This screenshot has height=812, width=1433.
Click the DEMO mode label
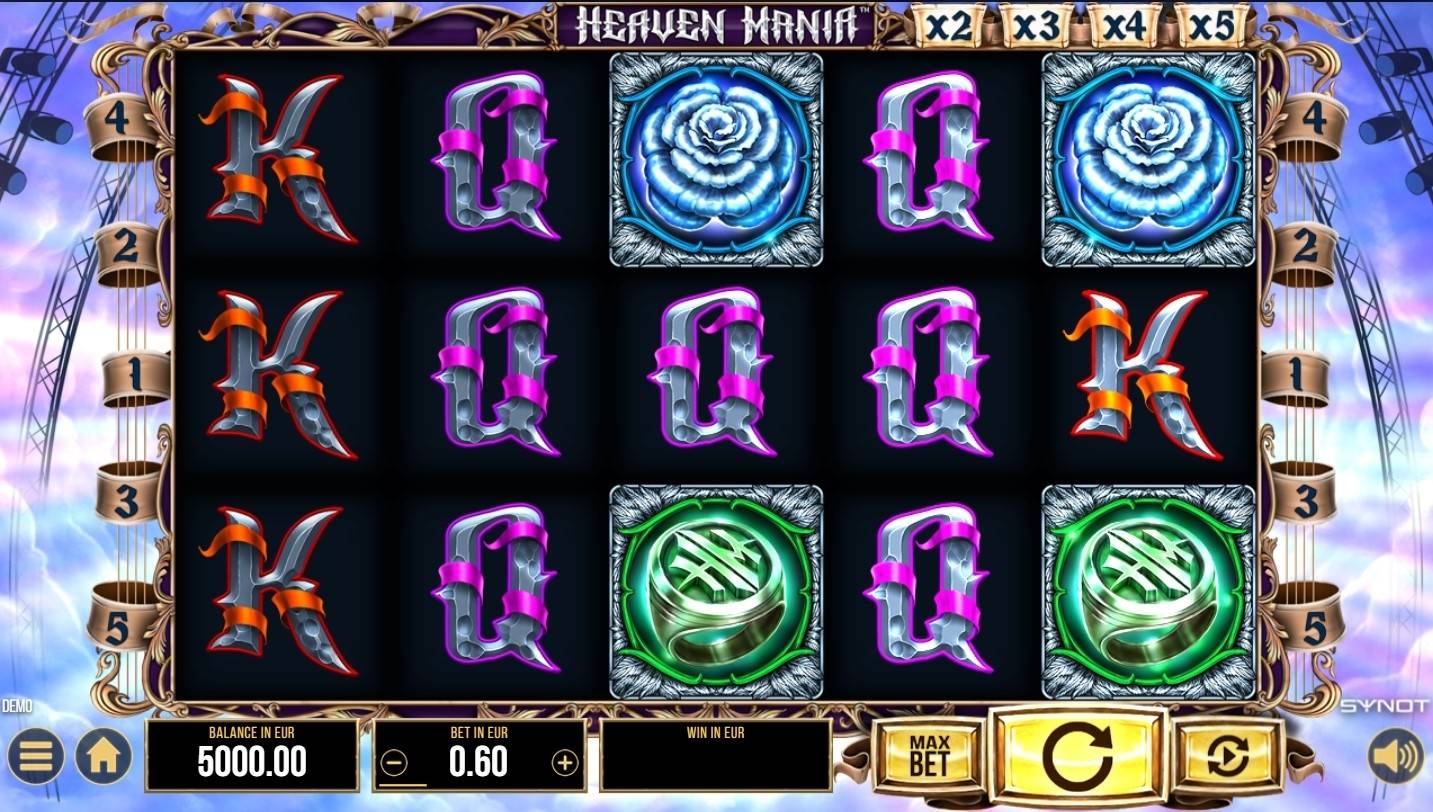16,704
